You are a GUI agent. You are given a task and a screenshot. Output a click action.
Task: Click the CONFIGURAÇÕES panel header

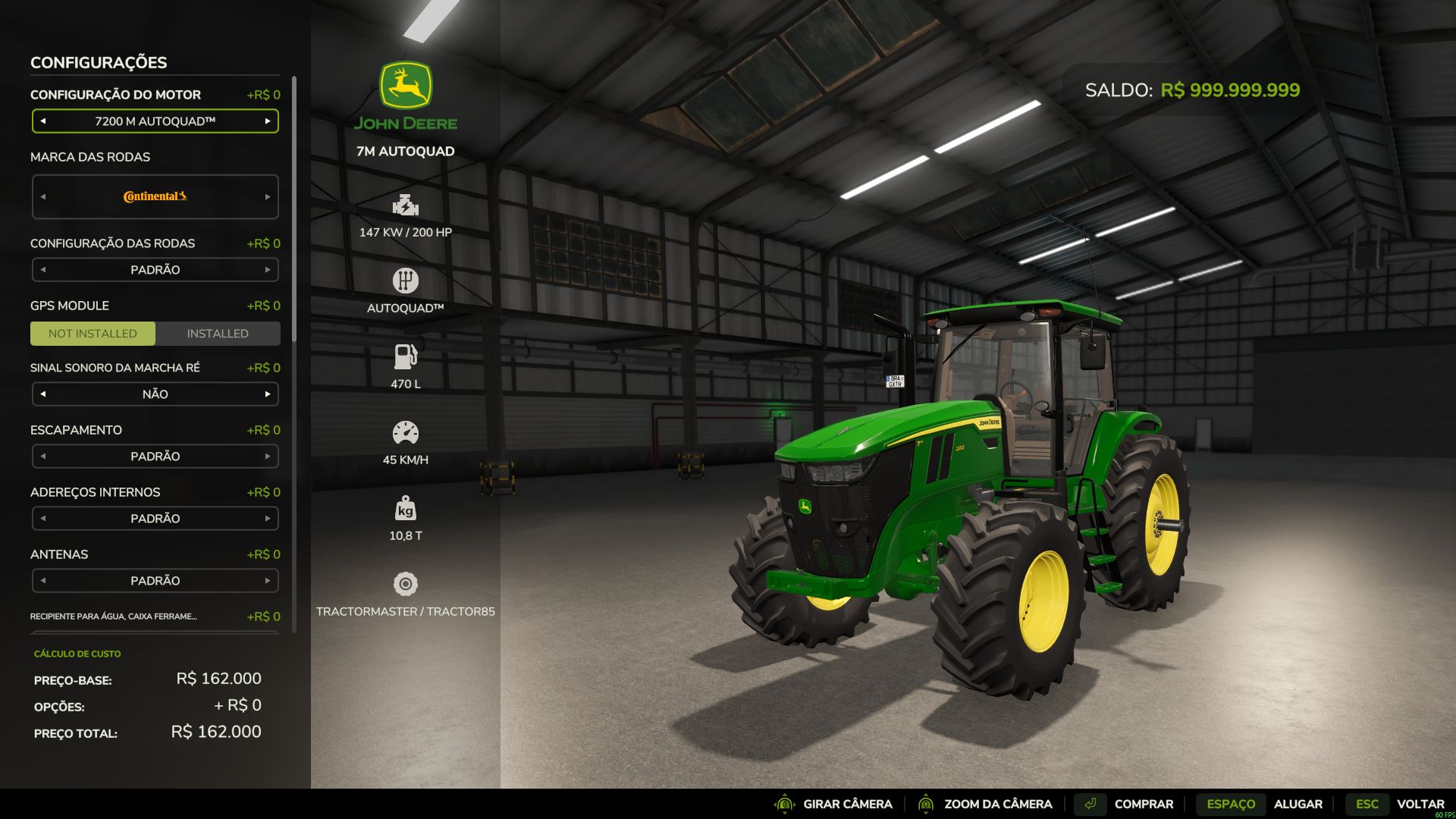click(x=99, y=63)
